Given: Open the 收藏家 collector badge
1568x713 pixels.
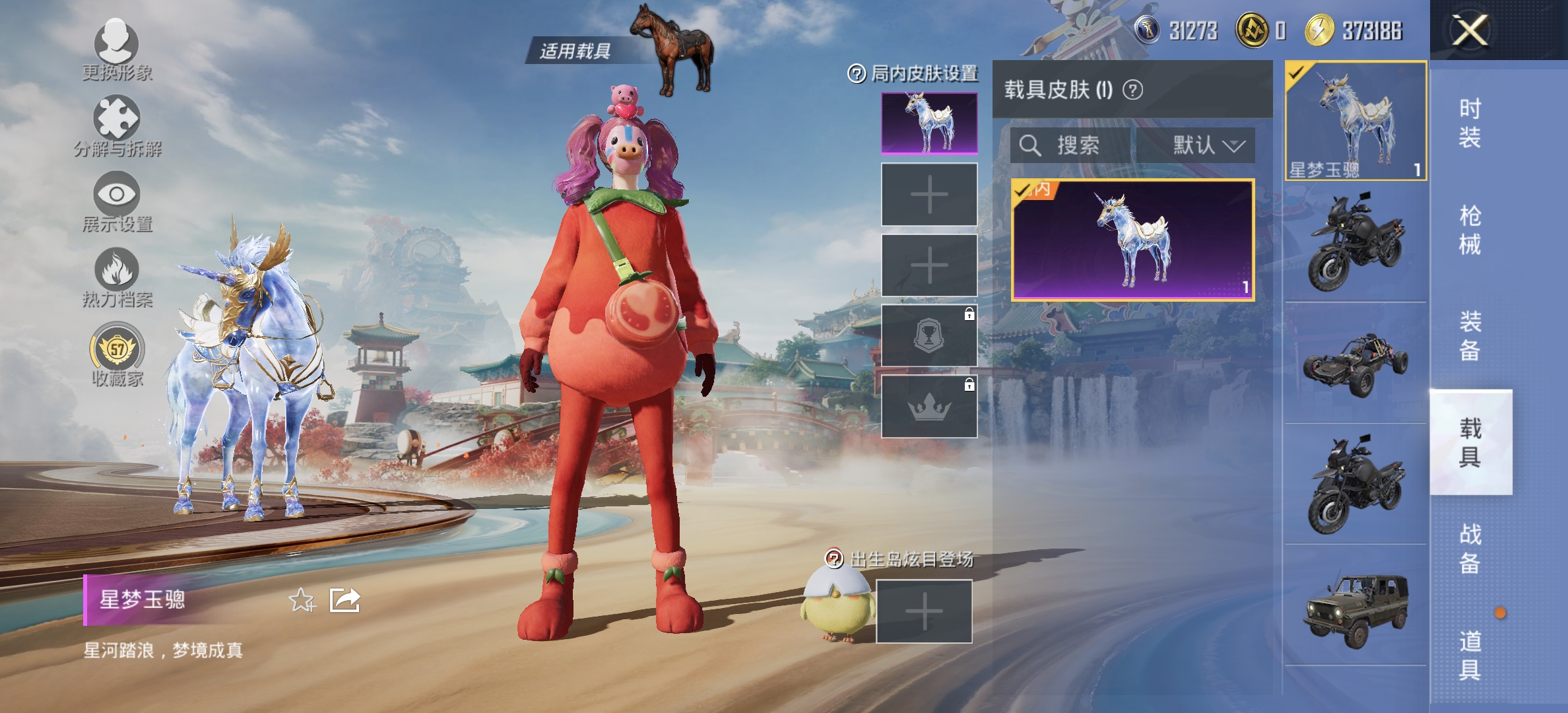Looking at the screenshot, I should 117,355.
